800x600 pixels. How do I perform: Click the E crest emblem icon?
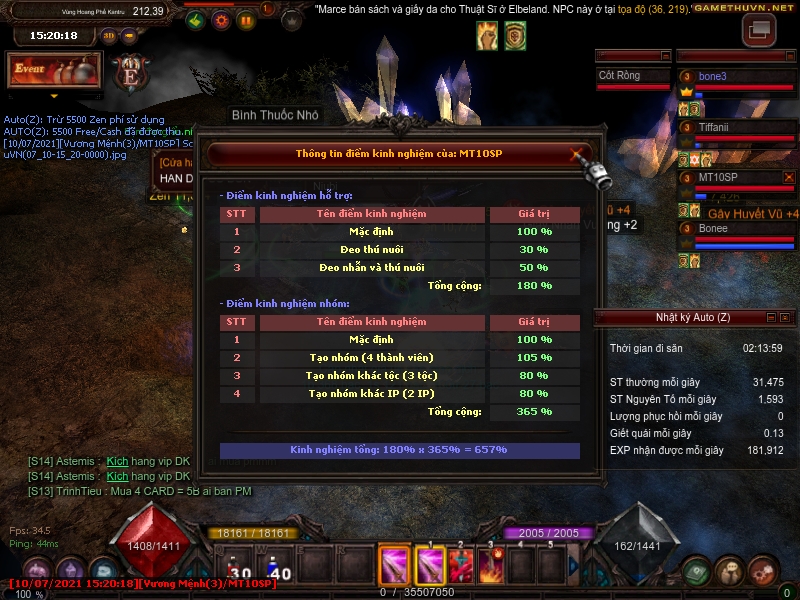[x=131, y=71]
